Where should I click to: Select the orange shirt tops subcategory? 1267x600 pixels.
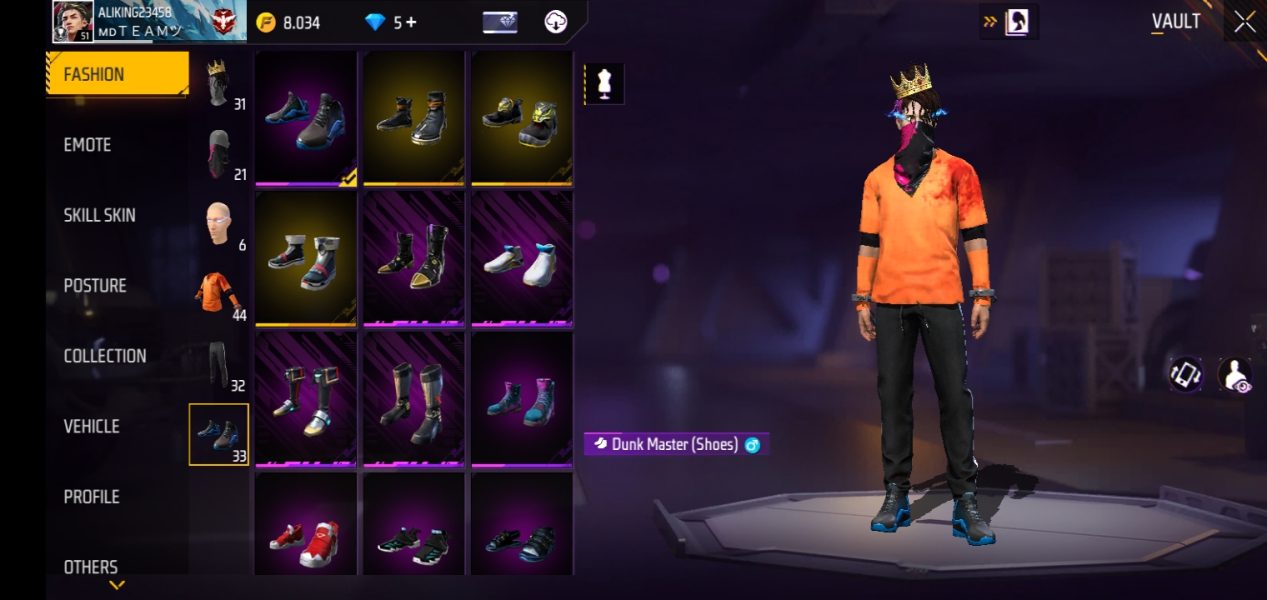point(219,295)
